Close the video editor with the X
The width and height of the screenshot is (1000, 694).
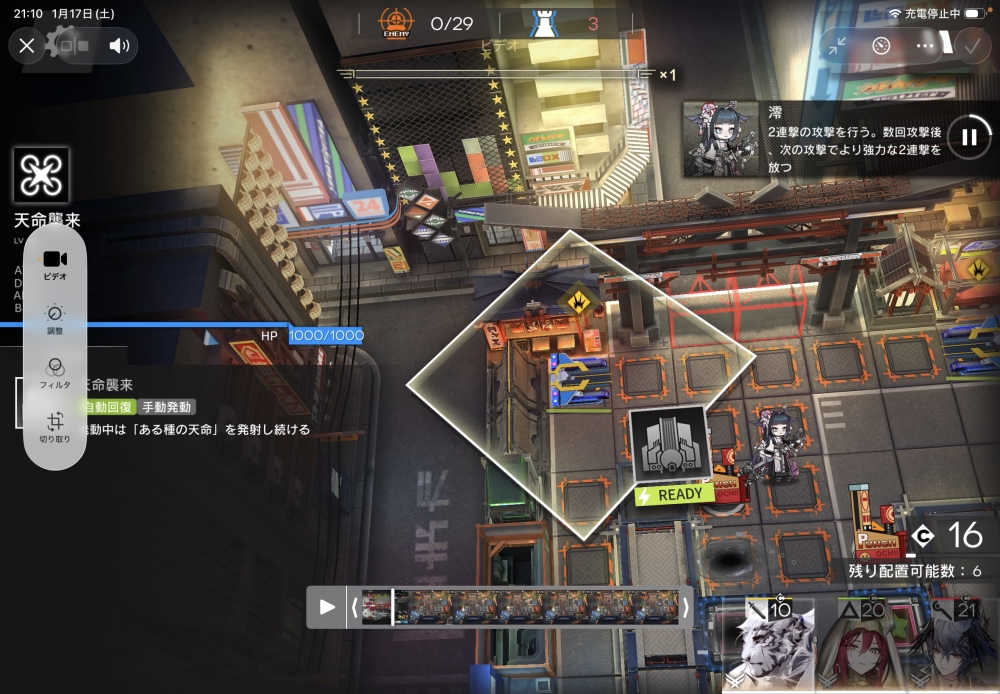point(27,45)
